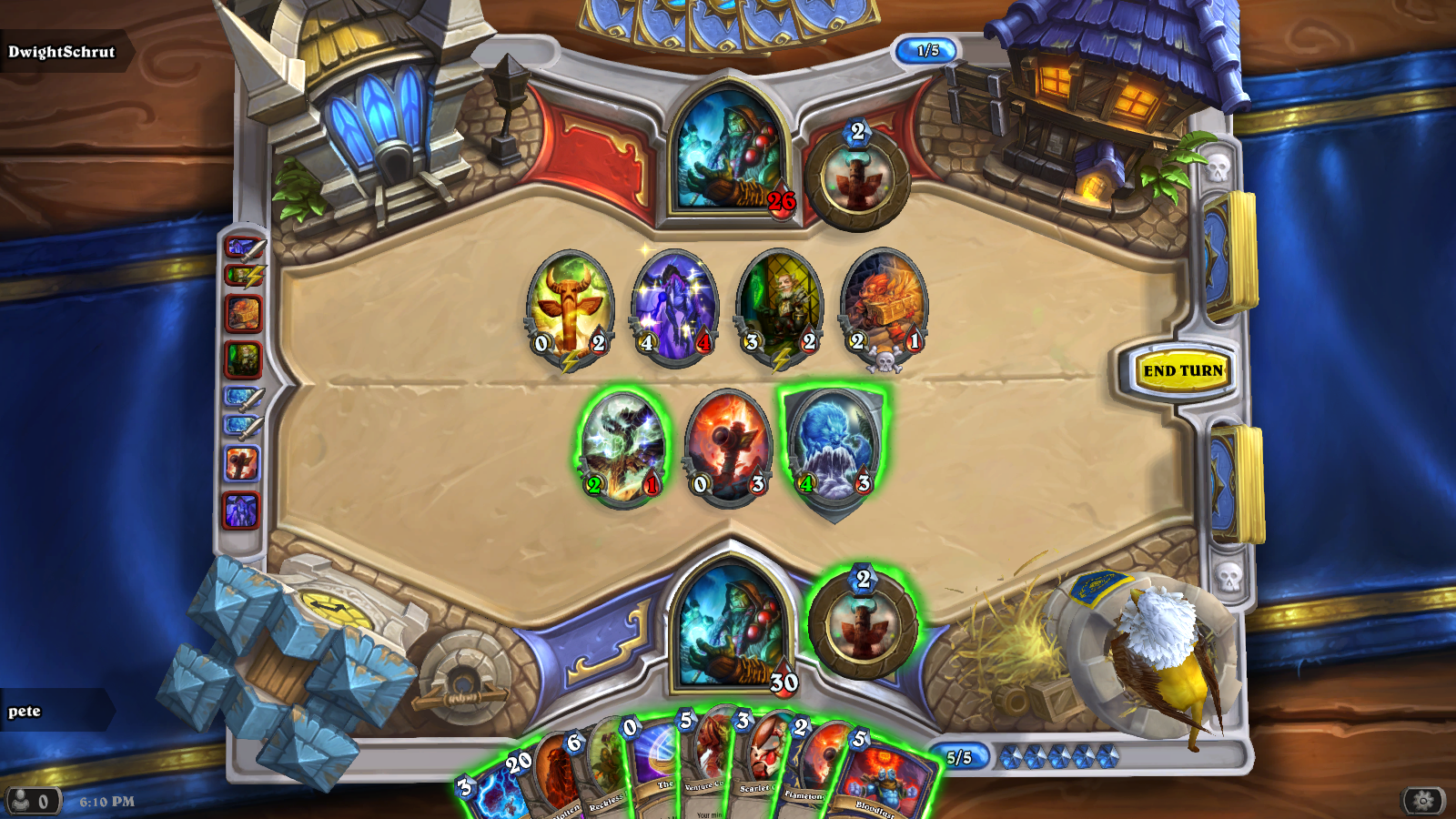Click the lightning-bolt trigger tile in history sidebar

pyautogui.click(x=241, y=276)
